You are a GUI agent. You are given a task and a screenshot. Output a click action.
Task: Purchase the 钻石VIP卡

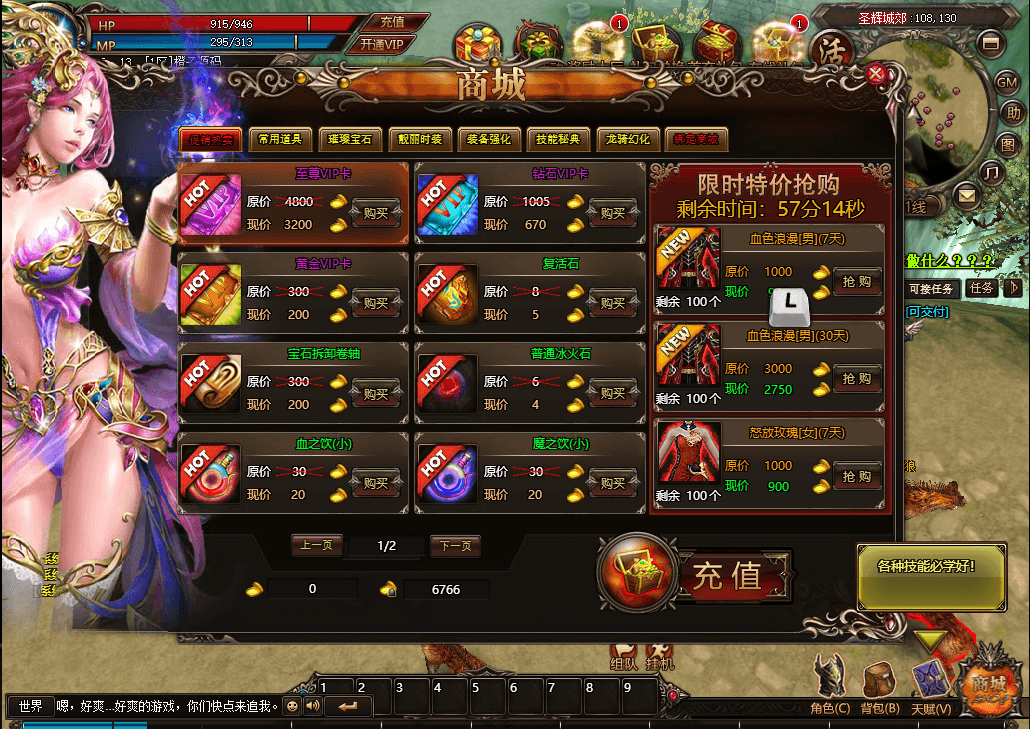point(613,213)
